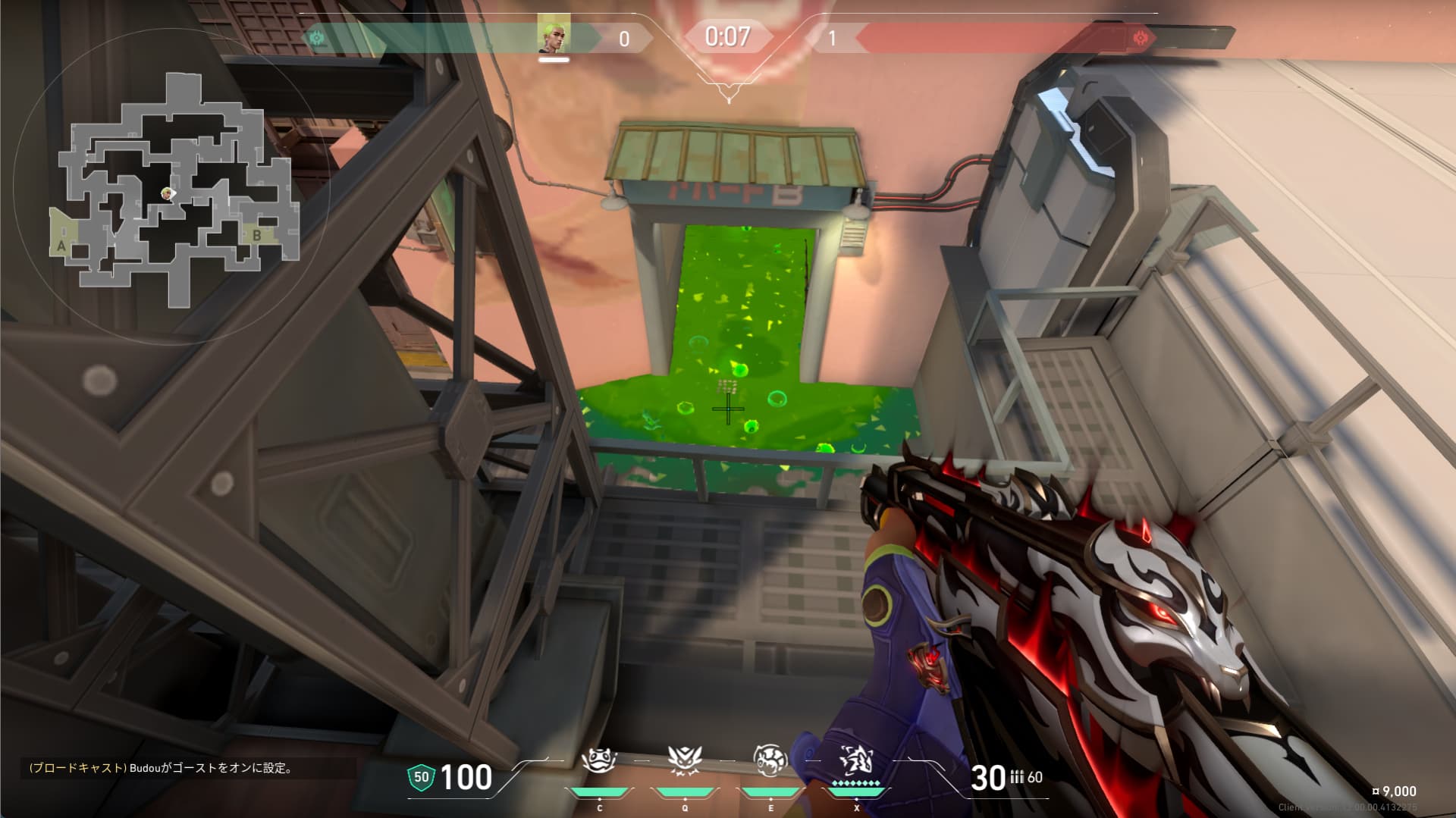
Task: Click the A site marker on minimap
Action: point(61,246)
